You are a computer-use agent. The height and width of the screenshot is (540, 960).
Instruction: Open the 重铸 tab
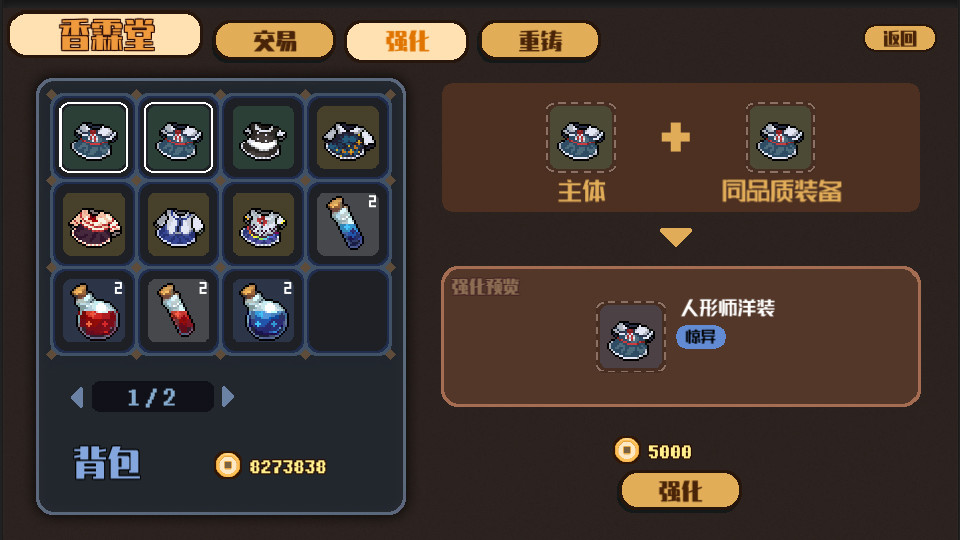(539, 41)
